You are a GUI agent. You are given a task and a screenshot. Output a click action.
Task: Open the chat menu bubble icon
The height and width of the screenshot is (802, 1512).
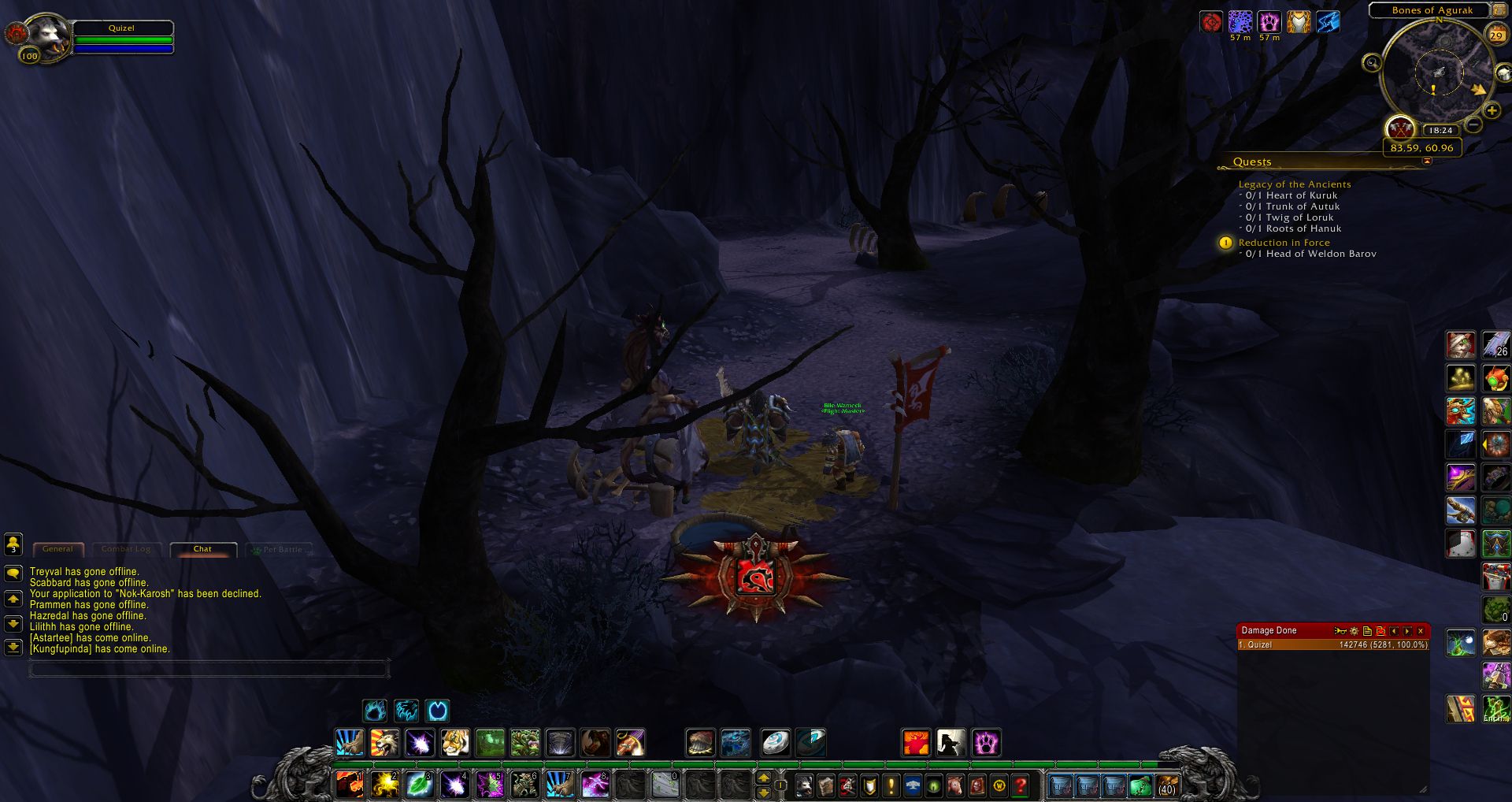[x=14, y=574]
